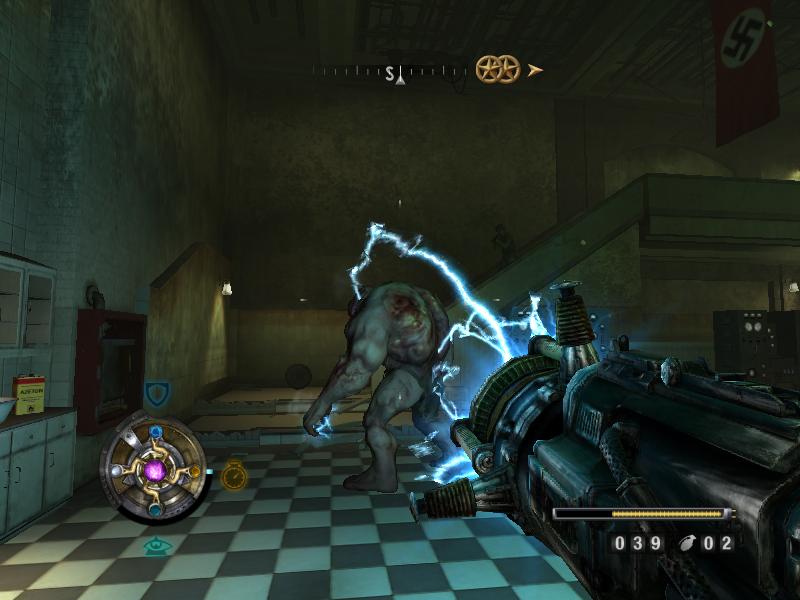Activate the blue shield power icon
800x600 pixels.
coord(156,393)
